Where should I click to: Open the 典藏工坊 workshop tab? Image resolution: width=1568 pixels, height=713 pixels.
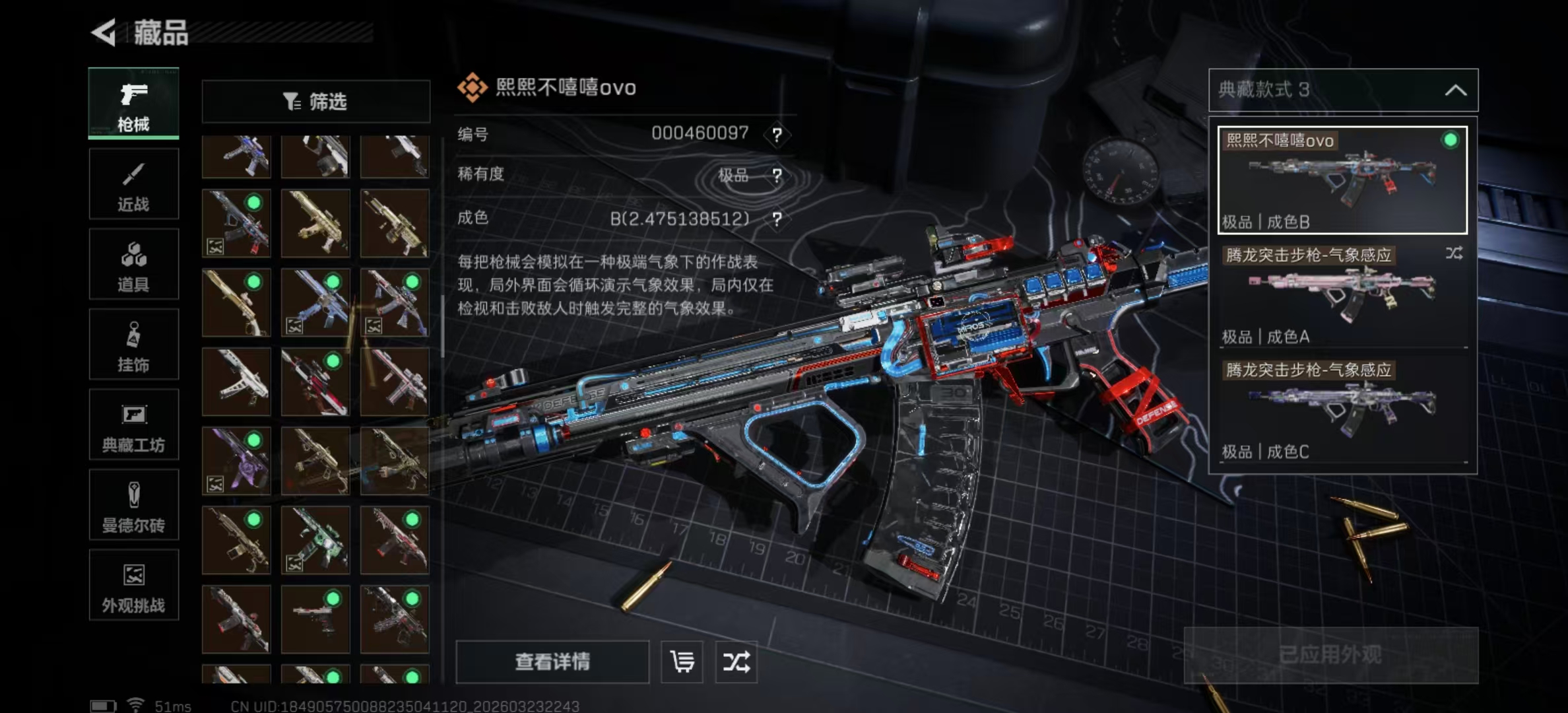(133, 424)
